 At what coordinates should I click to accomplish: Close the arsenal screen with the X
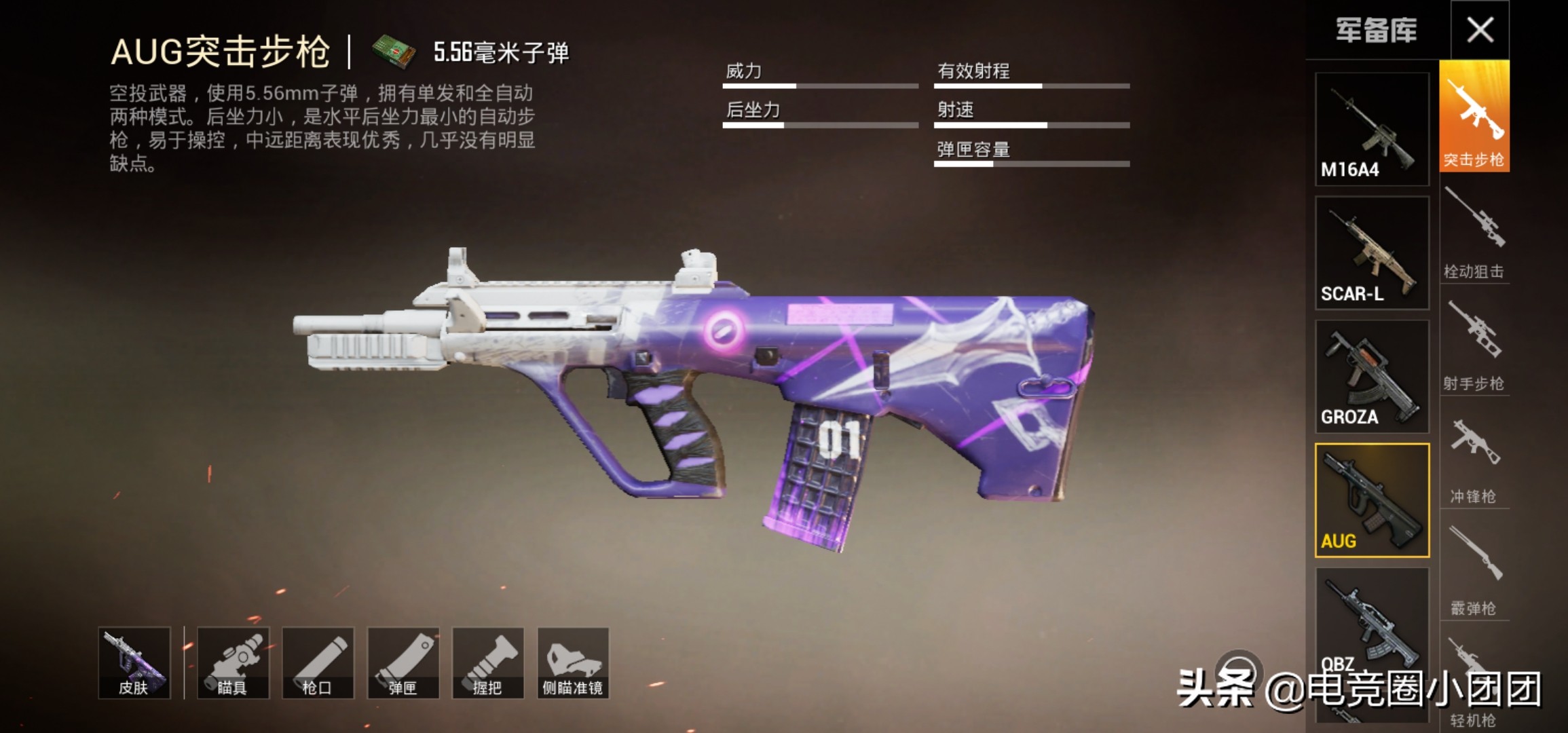click(x=1480, y=30)
